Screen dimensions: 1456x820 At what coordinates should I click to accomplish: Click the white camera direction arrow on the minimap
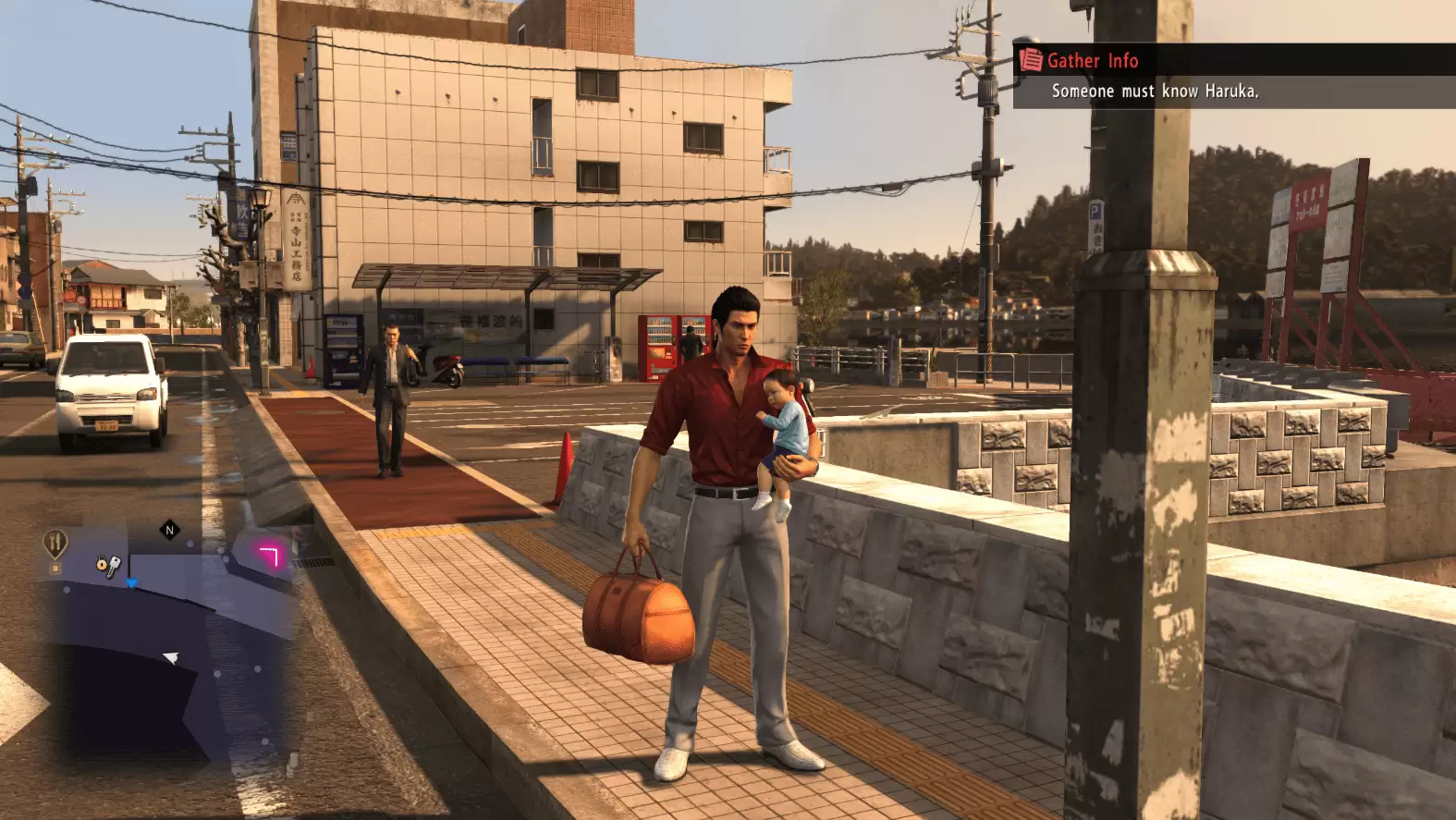click(170, 655)
